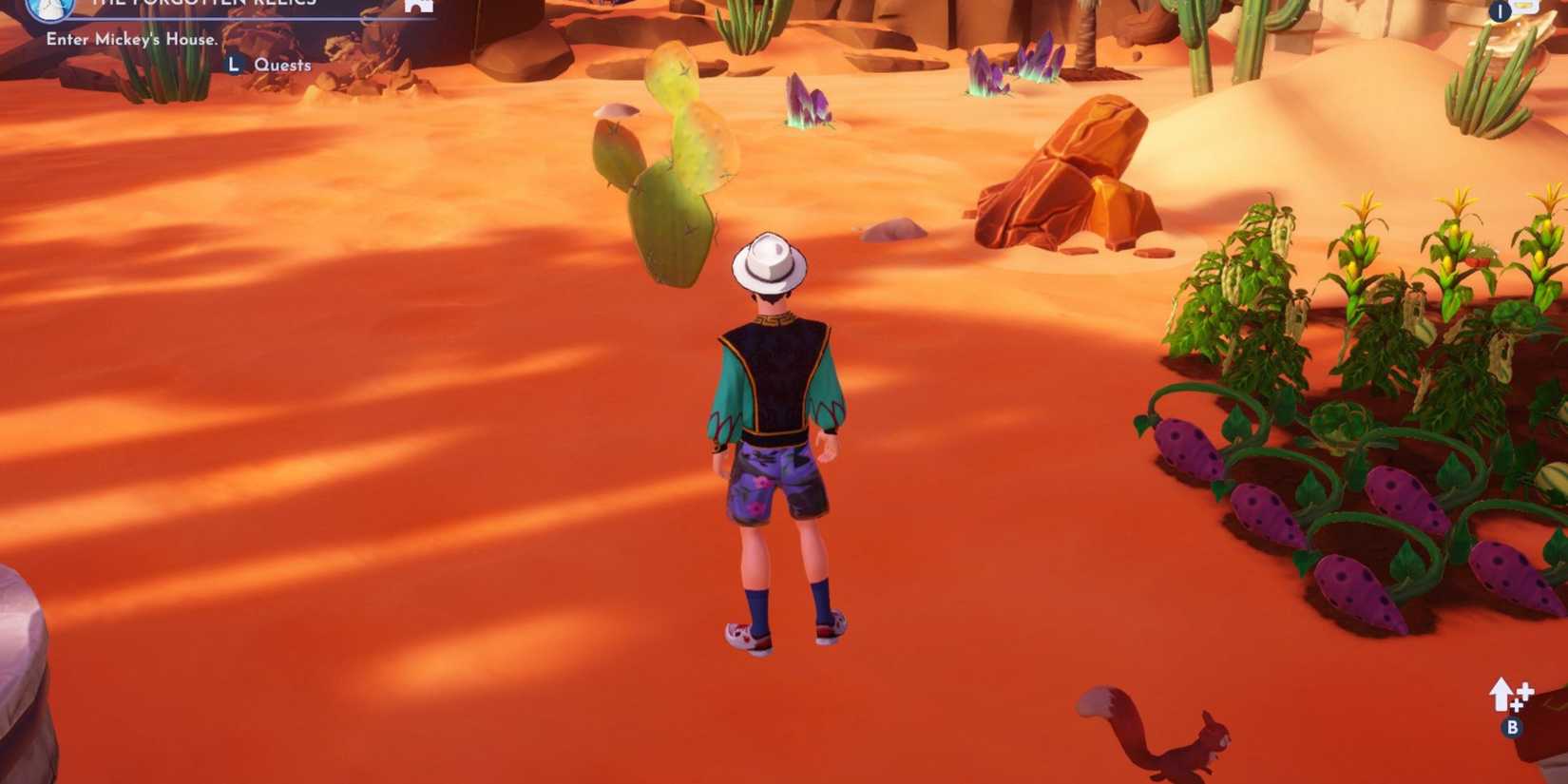Viewport: 1568px width, 784px height.
Task: Select The Forgotten Relics quest title
Action: tap(204, 5)
